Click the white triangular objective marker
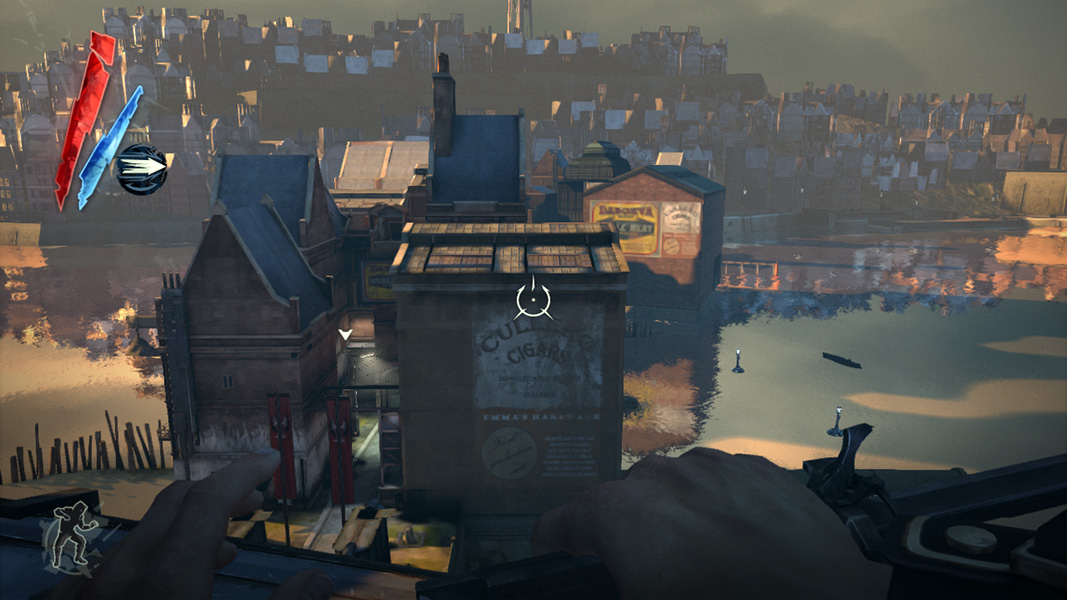The height and width of the screenshot is (600, 1067). [x=345, y=335]
